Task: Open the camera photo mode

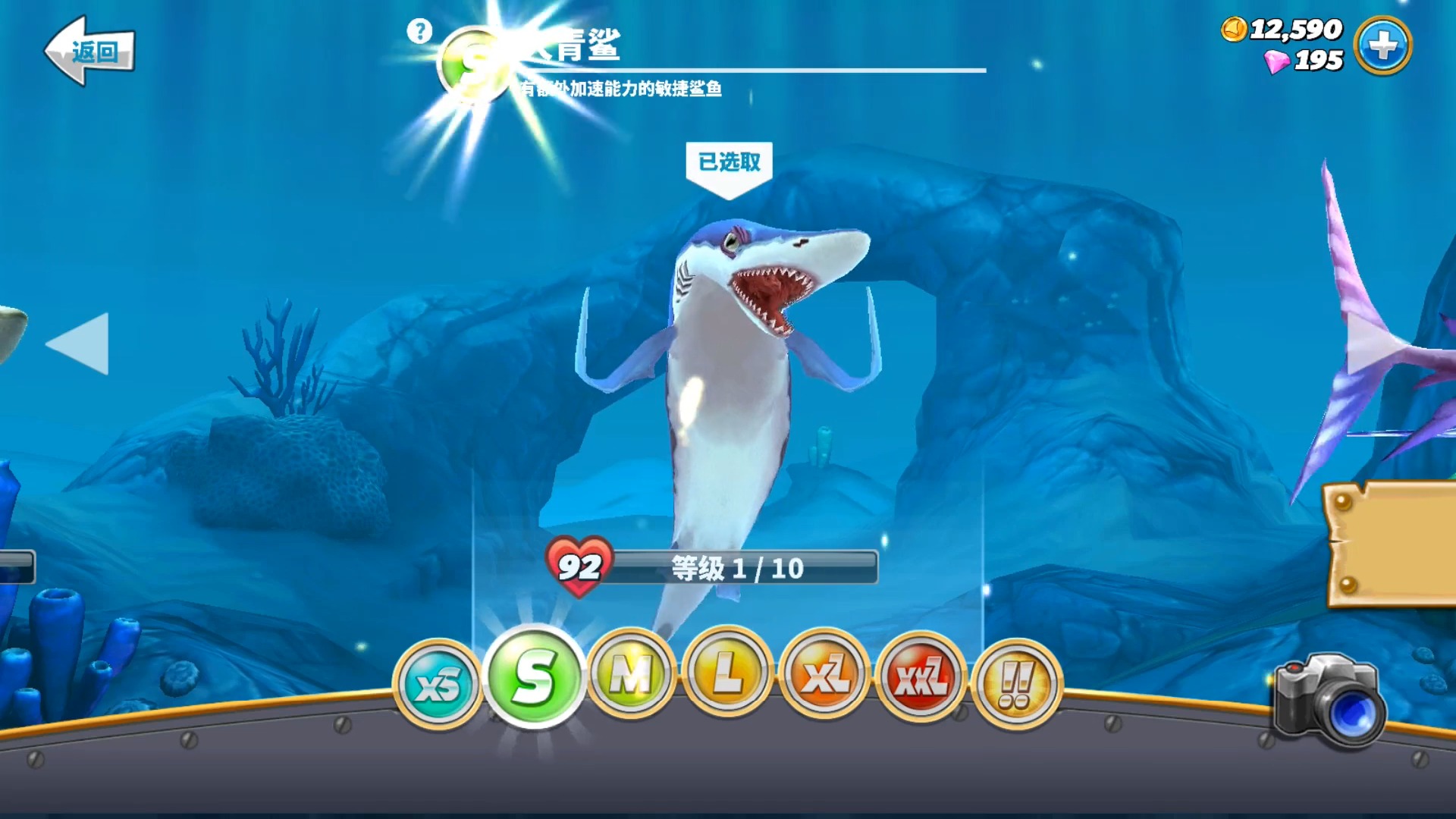Action: coord(1329,701)
